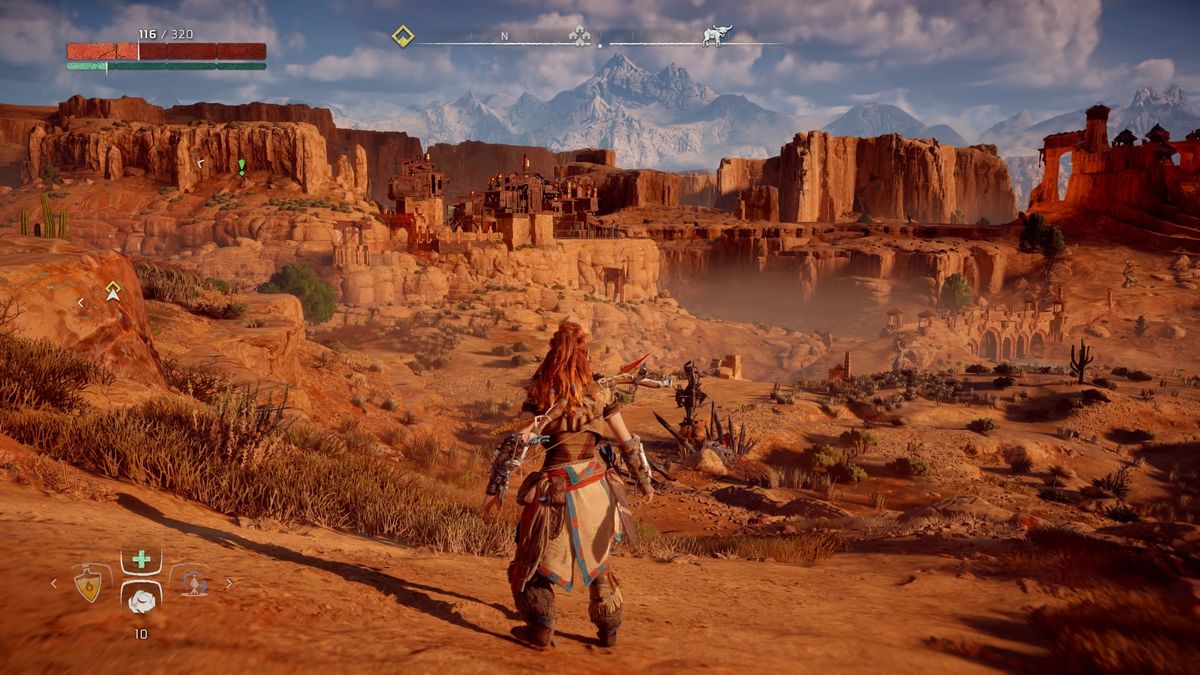Cycle tools with the left arrow
Viewport: 1200px width, 675px height.
(55, 583)
